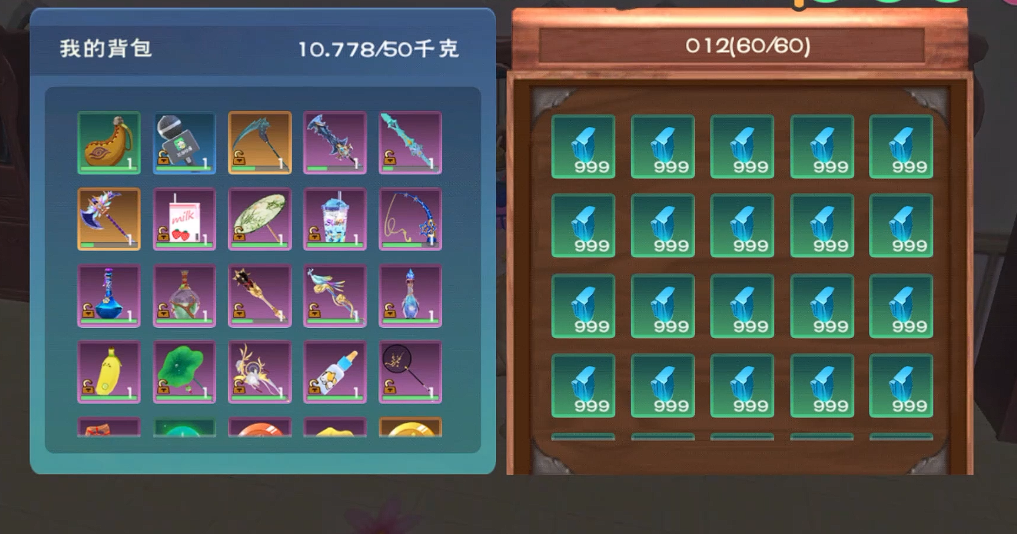The image size is (1017, 534).
Task: Select the bubble tea cup item
Action: (335, 219)
